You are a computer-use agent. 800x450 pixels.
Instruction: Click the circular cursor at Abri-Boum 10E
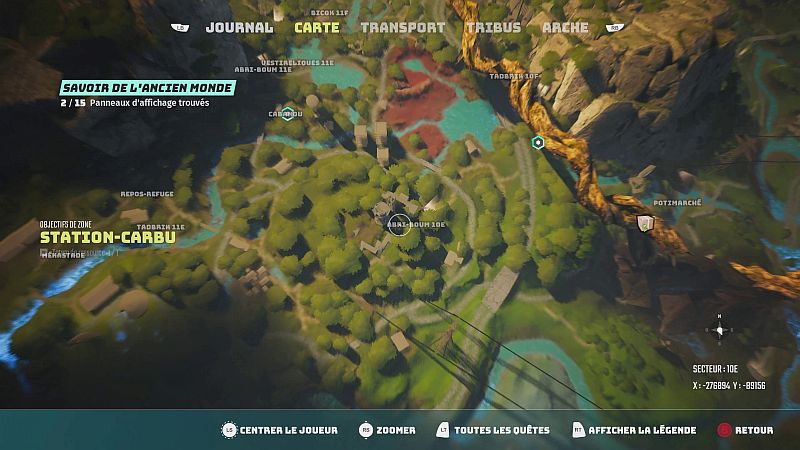[x=399, y=225]
